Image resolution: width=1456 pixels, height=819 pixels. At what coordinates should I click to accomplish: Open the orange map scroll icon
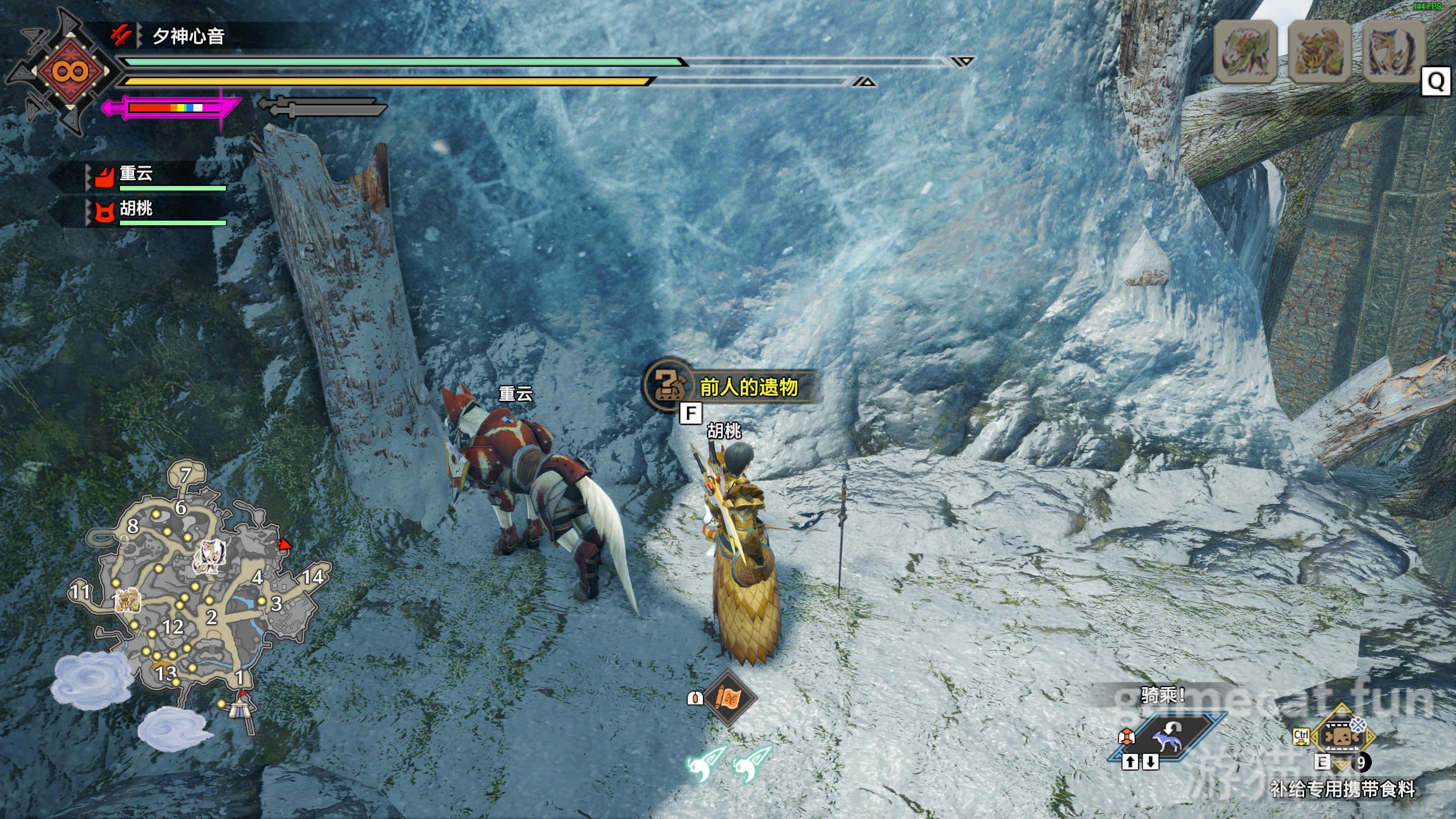pos(729,698)
